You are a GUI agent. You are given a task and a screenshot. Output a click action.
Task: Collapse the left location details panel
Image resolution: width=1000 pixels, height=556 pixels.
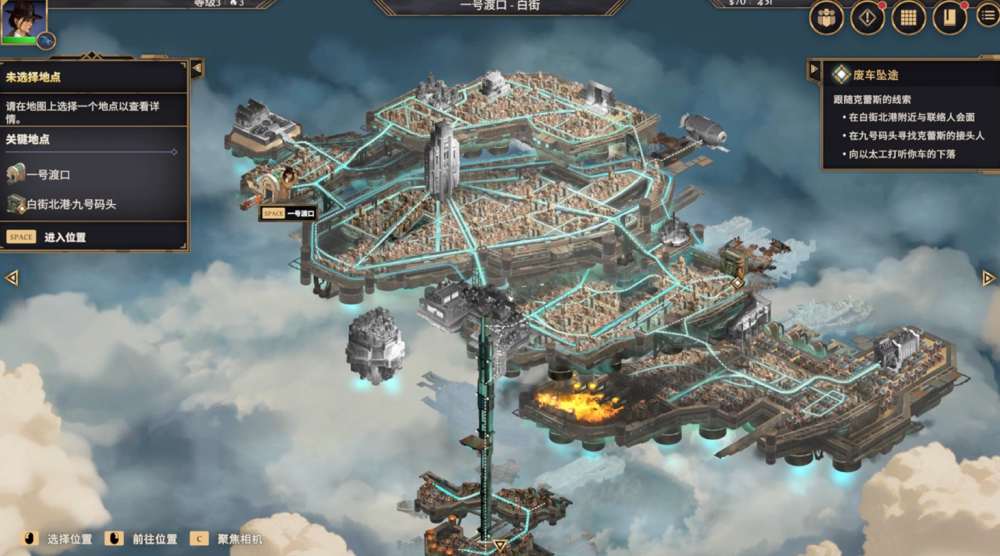[x=196, y=68]
